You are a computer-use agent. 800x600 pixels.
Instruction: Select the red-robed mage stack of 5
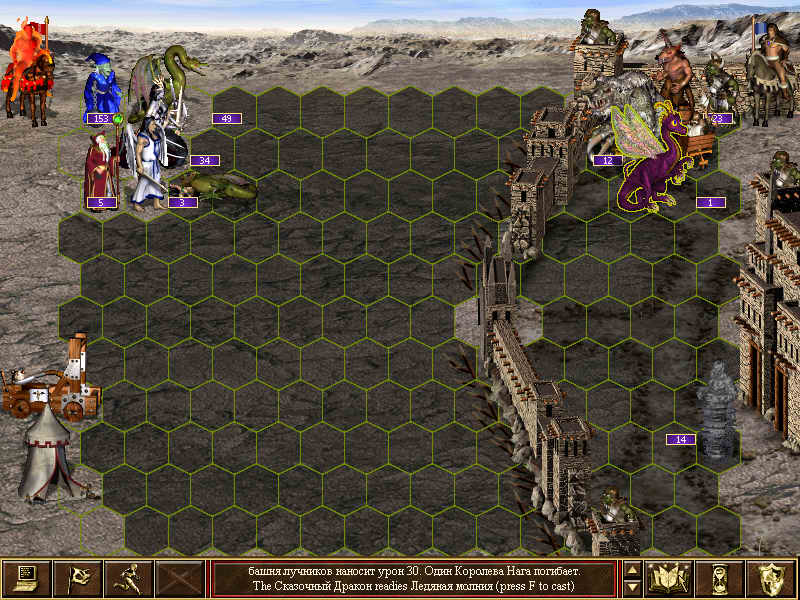pos(100,168)
